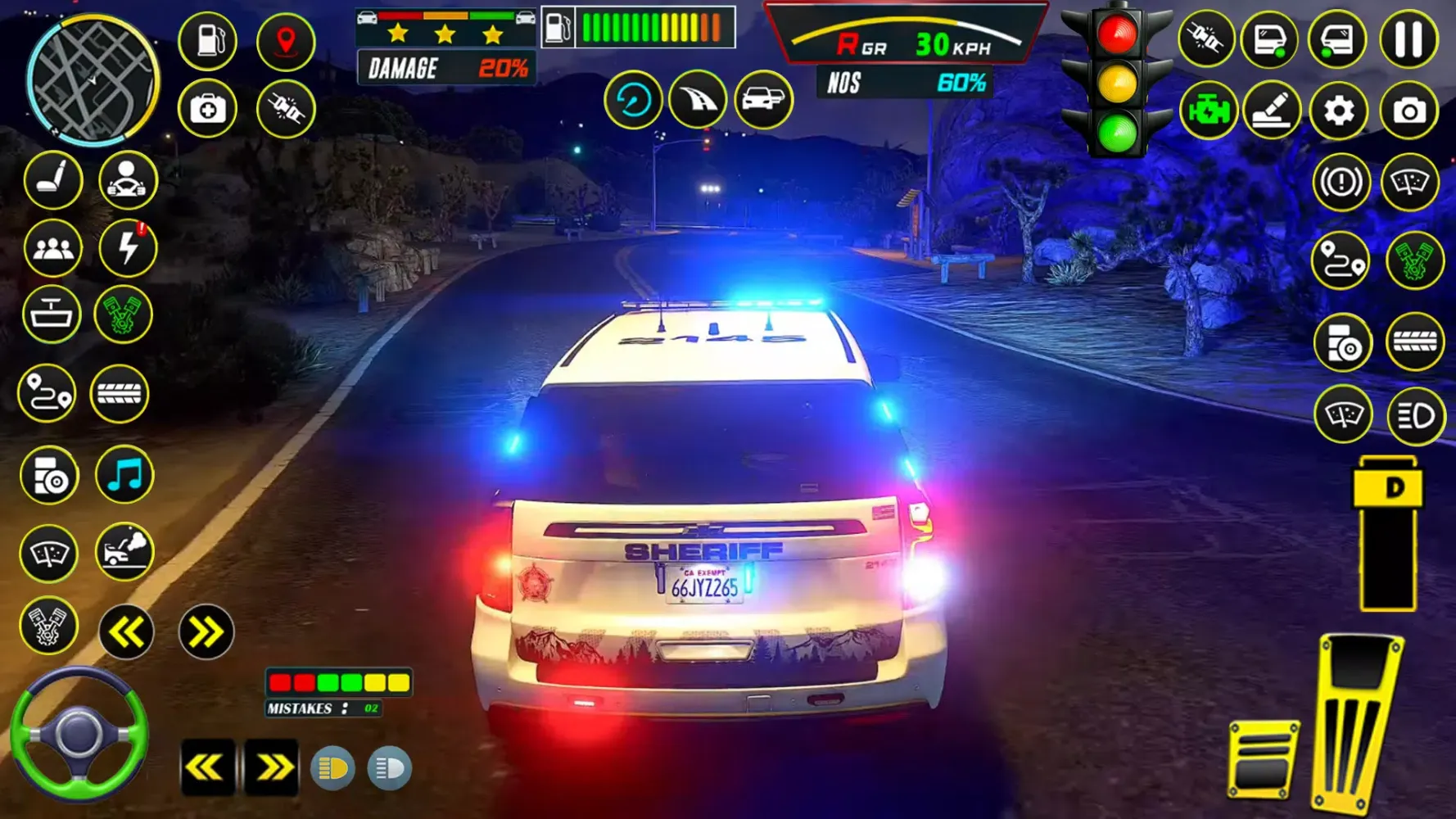This screenshot has width=1456, height=819.
Task: Select the camera view icon
Action: [x=1410, y=109]
